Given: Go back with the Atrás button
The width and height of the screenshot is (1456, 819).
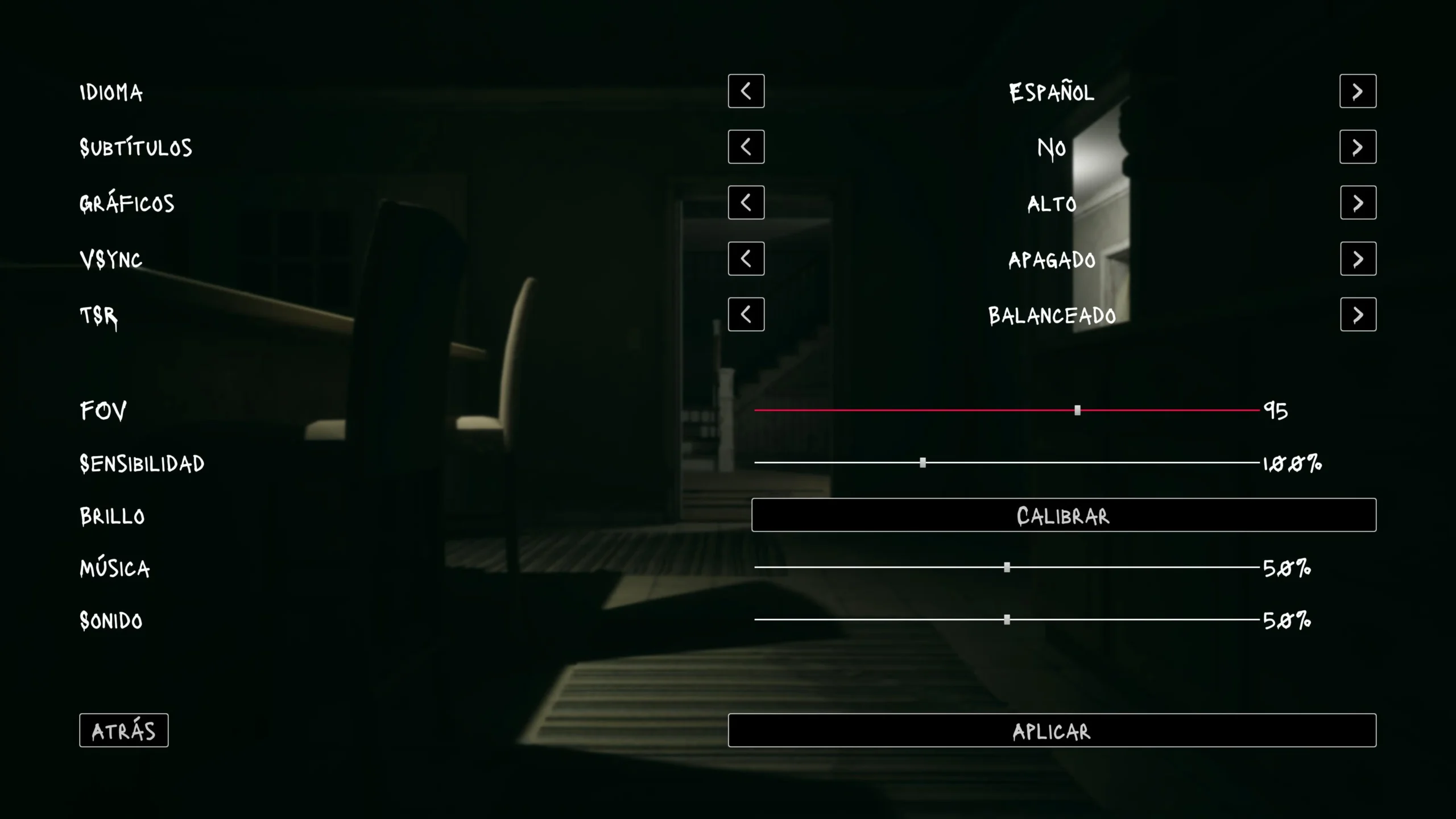Looking at the screenshot, I should click(124, 730).
